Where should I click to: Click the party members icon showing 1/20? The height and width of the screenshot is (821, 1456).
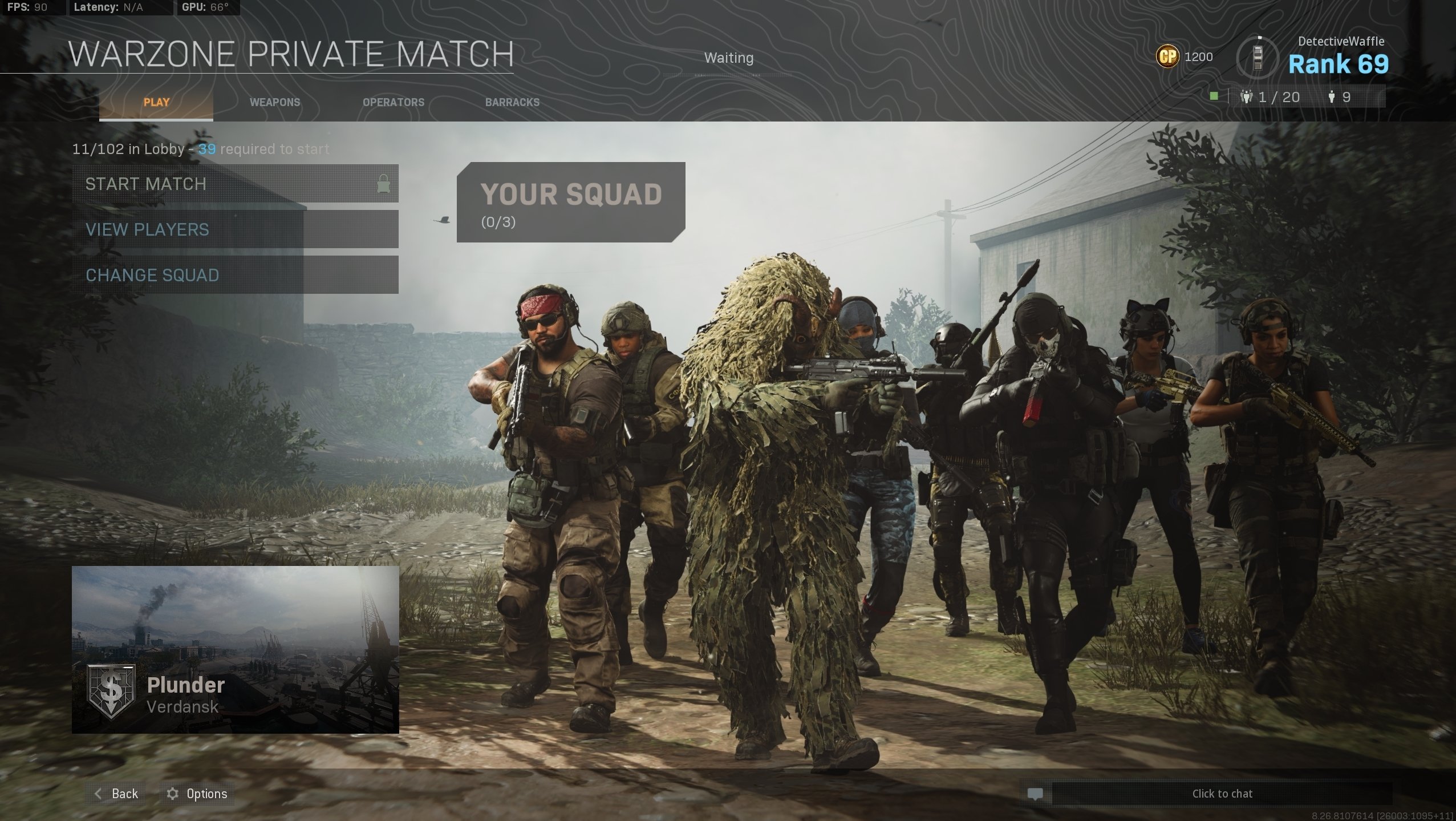tap(1247, 97)
